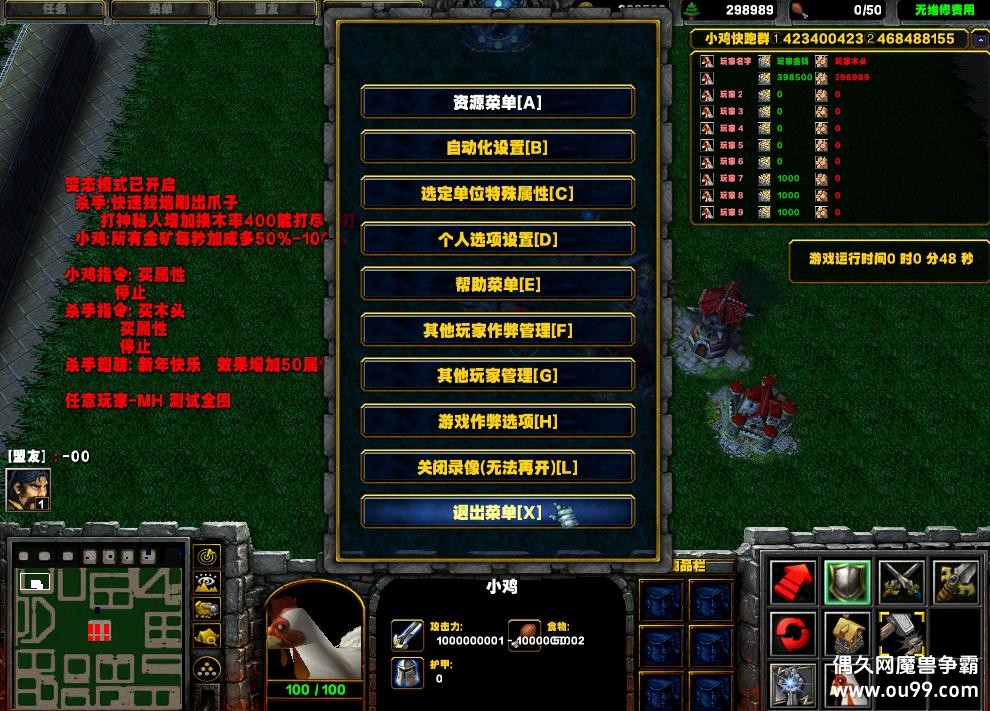Image resolution: width=990 pixels, height=711 pixels.
Task: Open the 帮助菜单[E] help menu
Action: (x=497, y=285)
